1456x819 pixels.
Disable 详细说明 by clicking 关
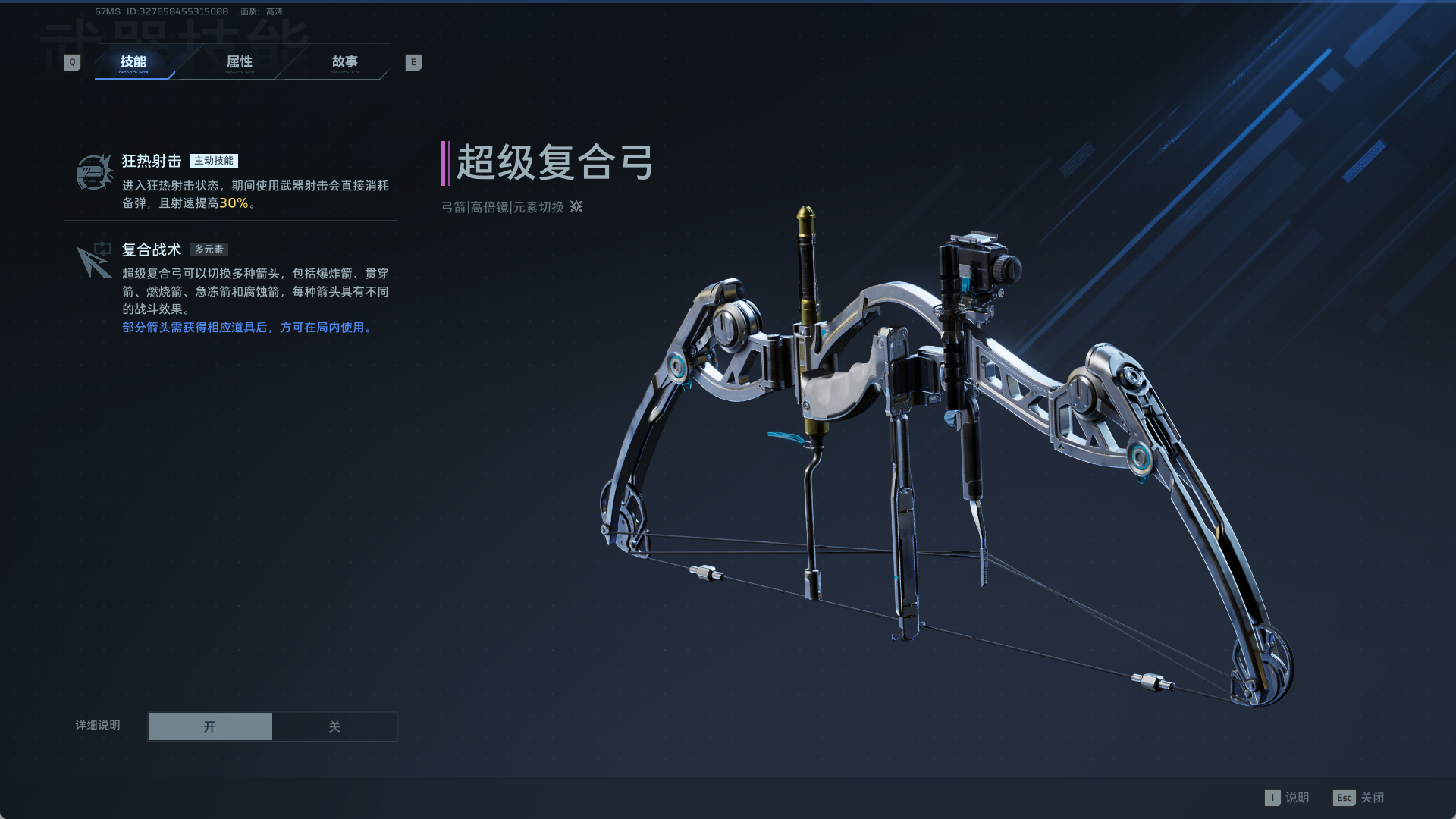click(334, 726)
